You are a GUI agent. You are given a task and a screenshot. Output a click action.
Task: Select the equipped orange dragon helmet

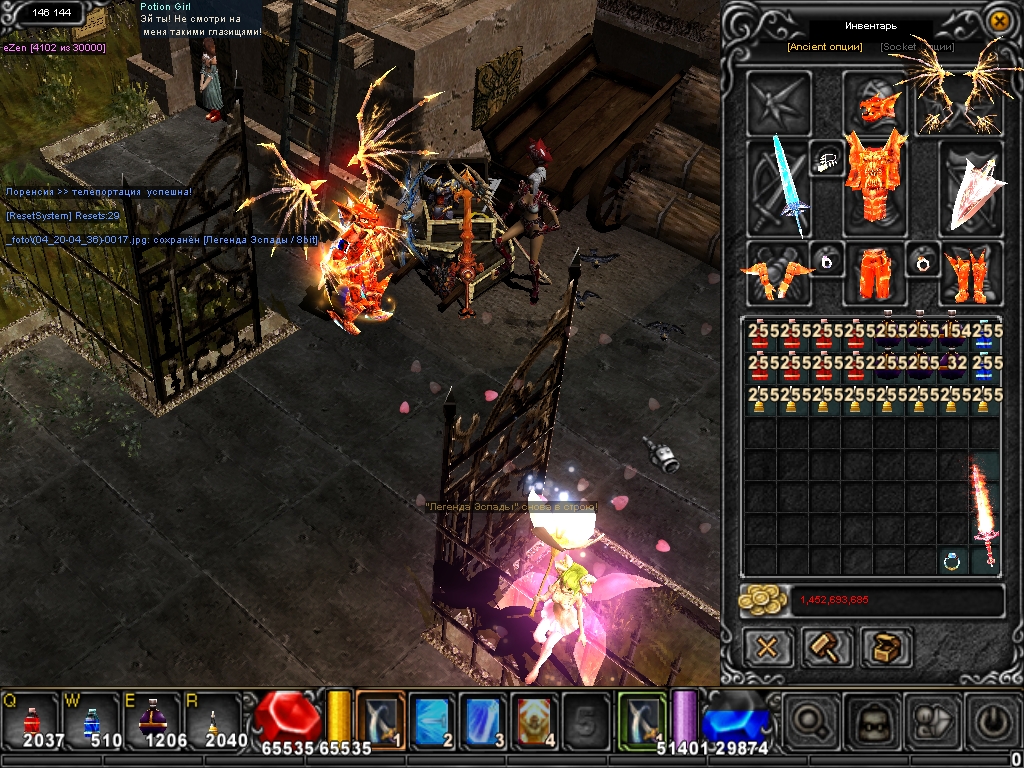pyautogui.click(x=876, y=102)
